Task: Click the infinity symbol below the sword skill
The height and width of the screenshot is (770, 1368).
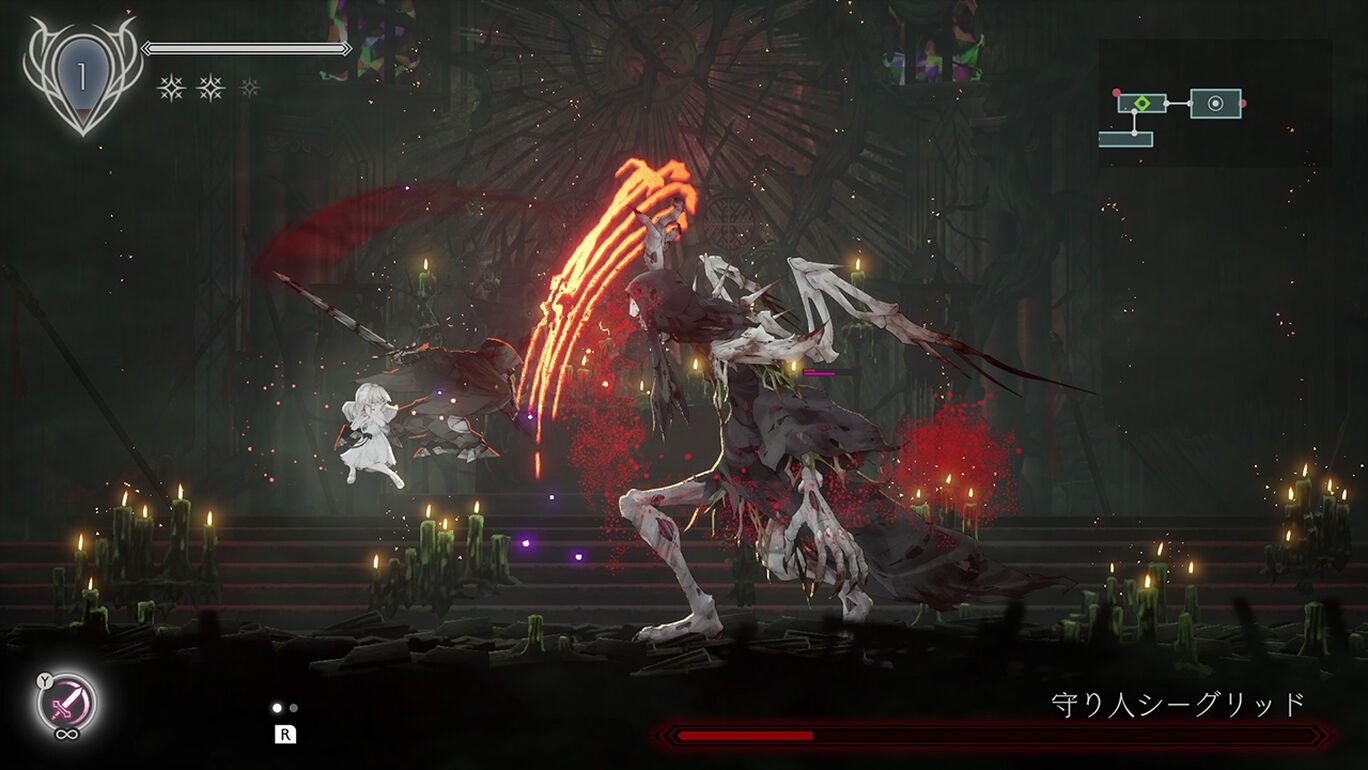Action: coord(67,734)
